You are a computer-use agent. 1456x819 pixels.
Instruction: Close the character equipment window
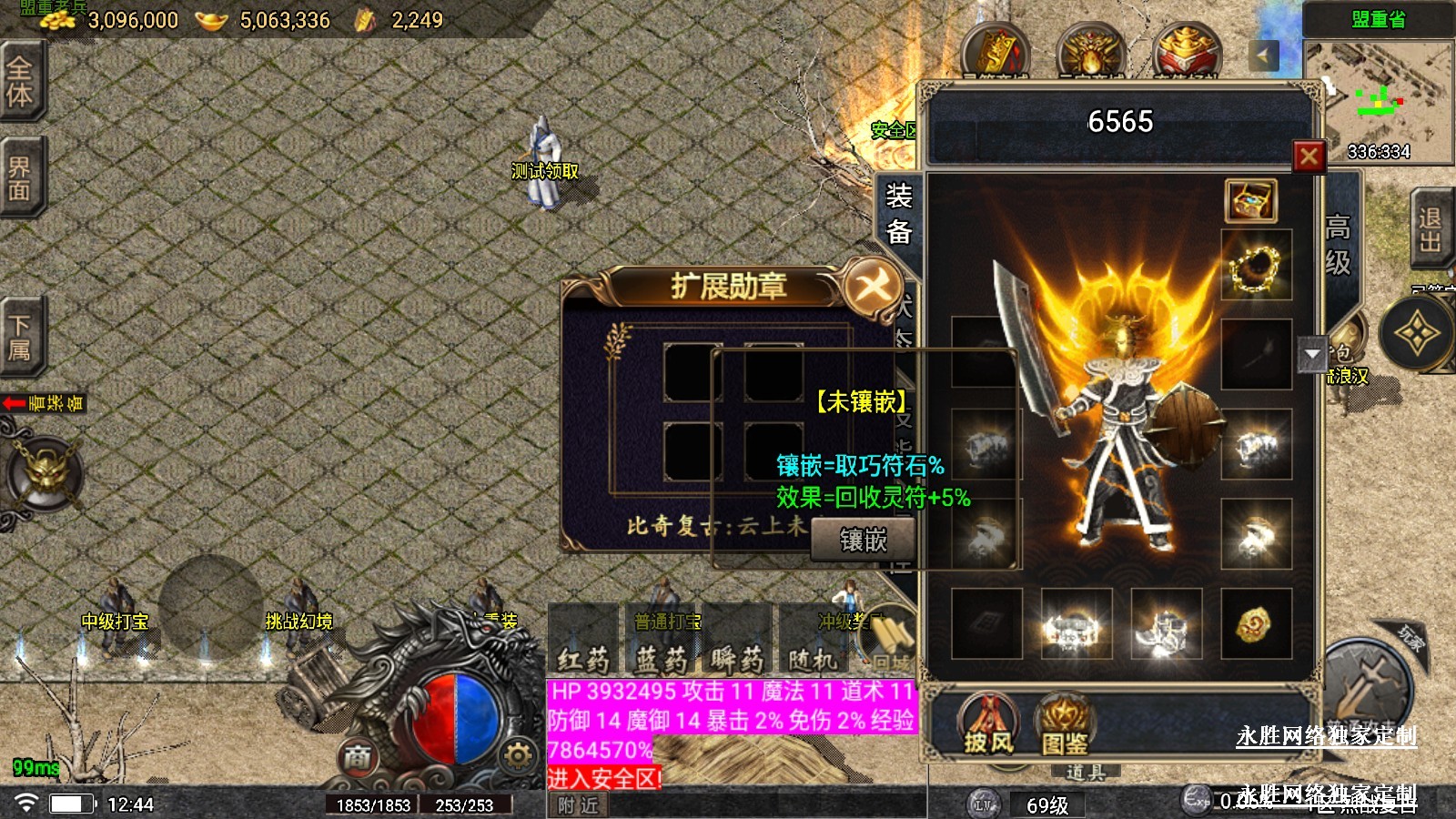tap(1309, 157)
